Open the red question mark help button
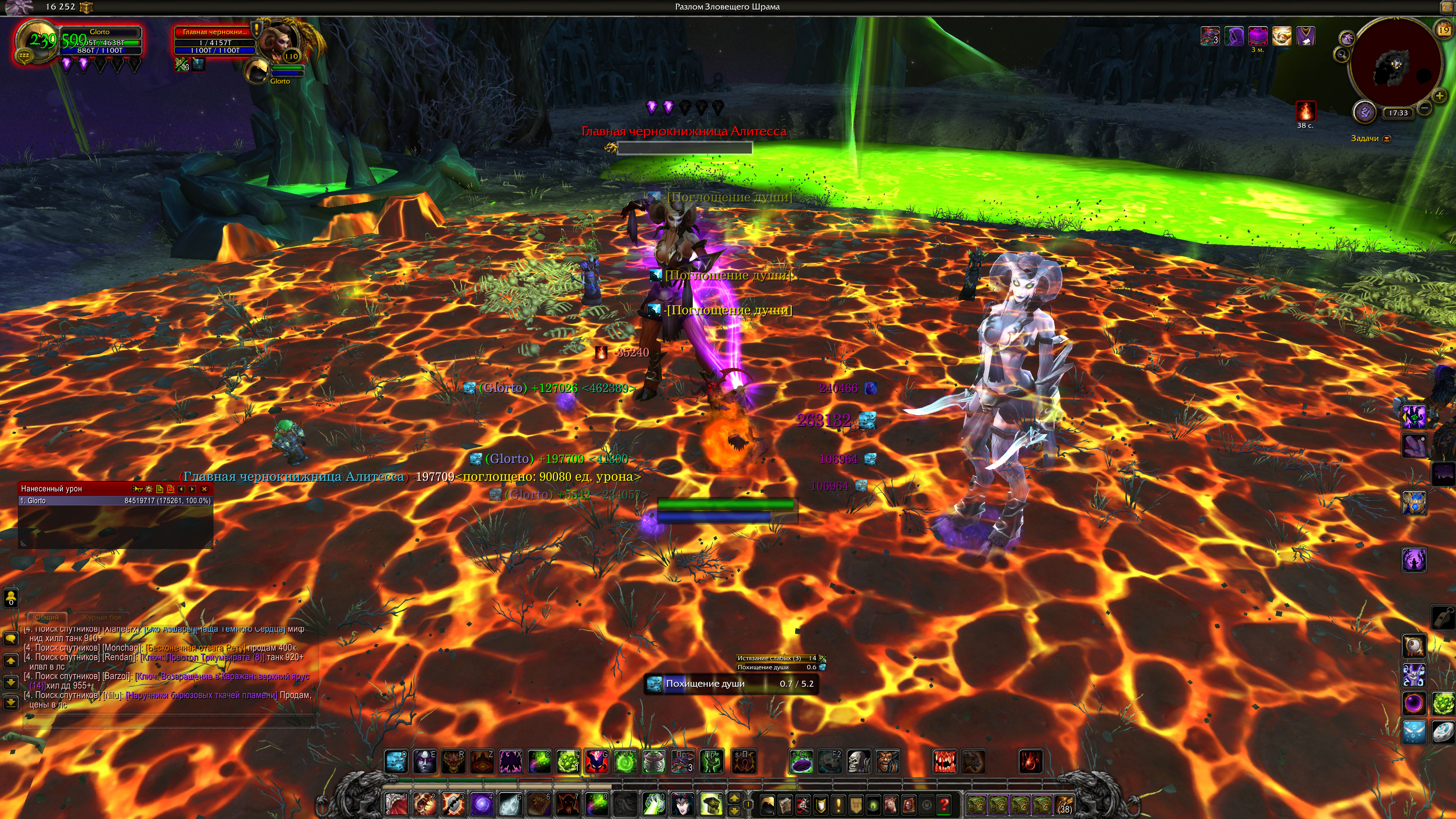Image resolution: width=1456 pixels, height=819 pixels. pyautogui.click(x=943, y=804)
